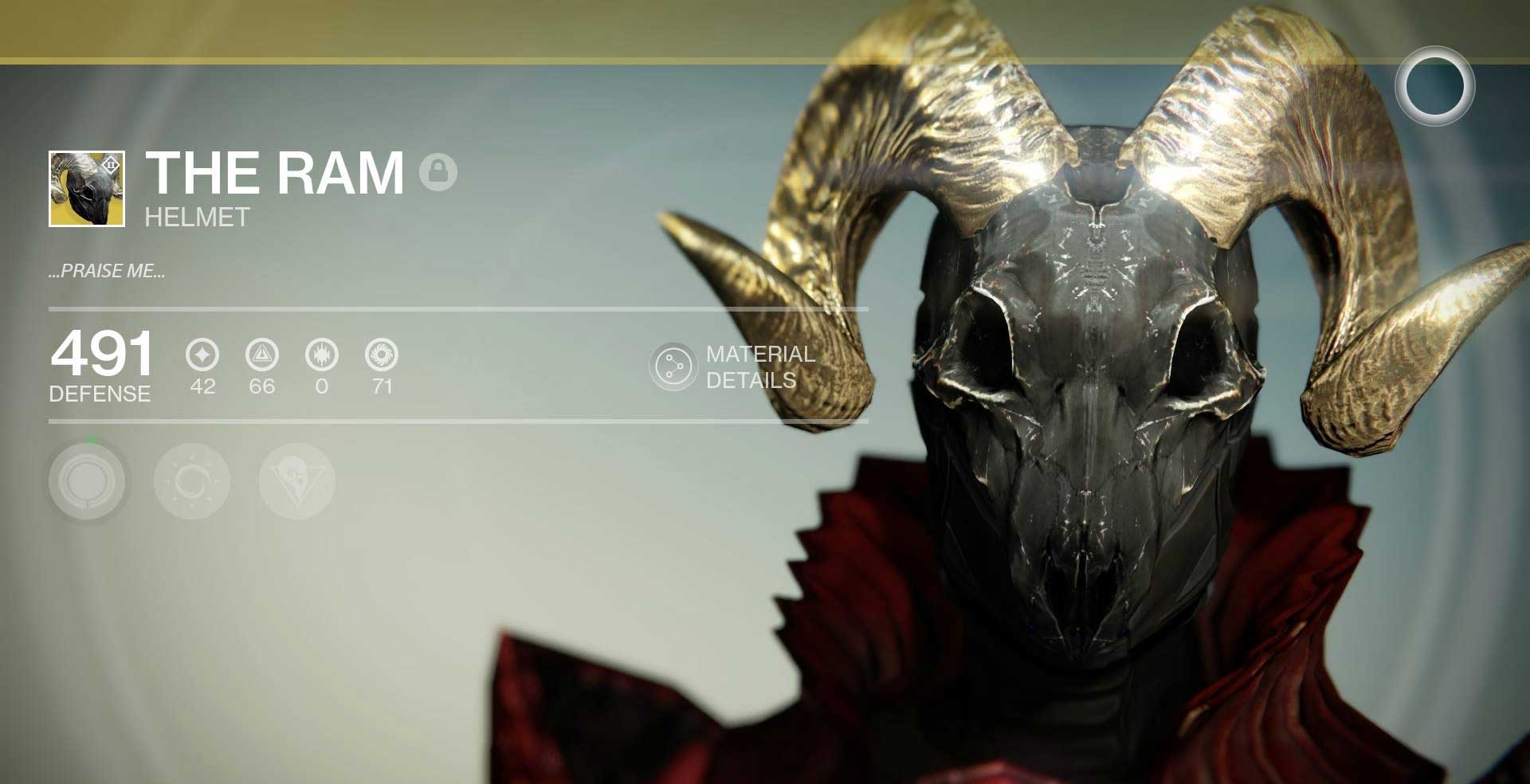Toggle the lock icon beside The Ram
Image resolution: width=1530 pixels, height=784 pixels.
[438, 172]
